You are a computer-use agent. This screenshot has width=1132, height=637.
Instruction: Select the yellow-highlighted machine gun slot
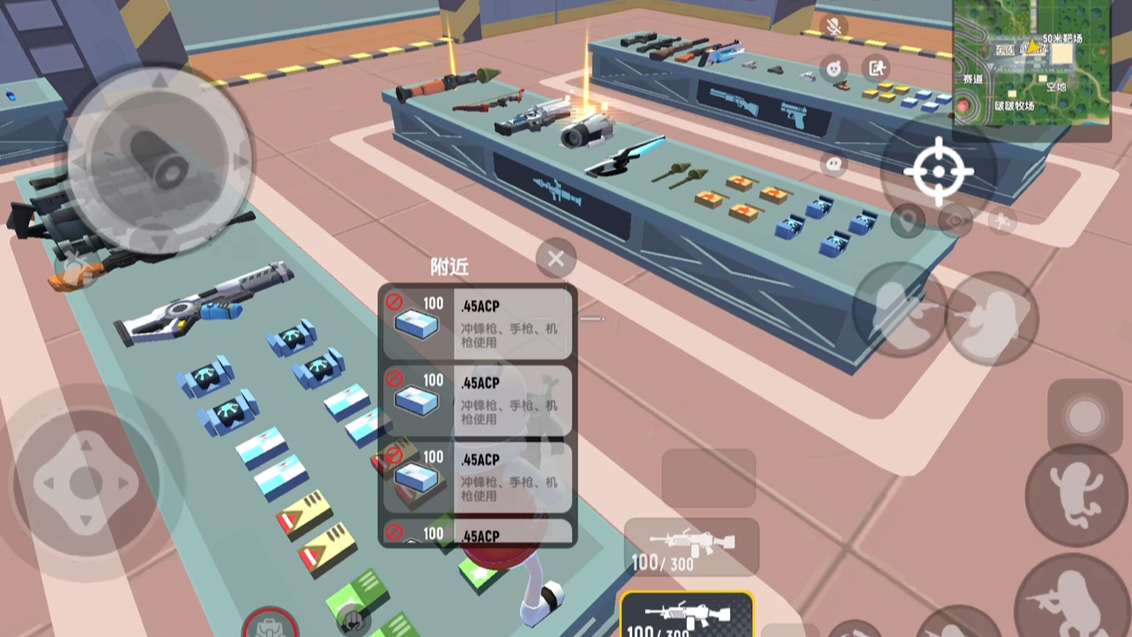pos(687,614)
